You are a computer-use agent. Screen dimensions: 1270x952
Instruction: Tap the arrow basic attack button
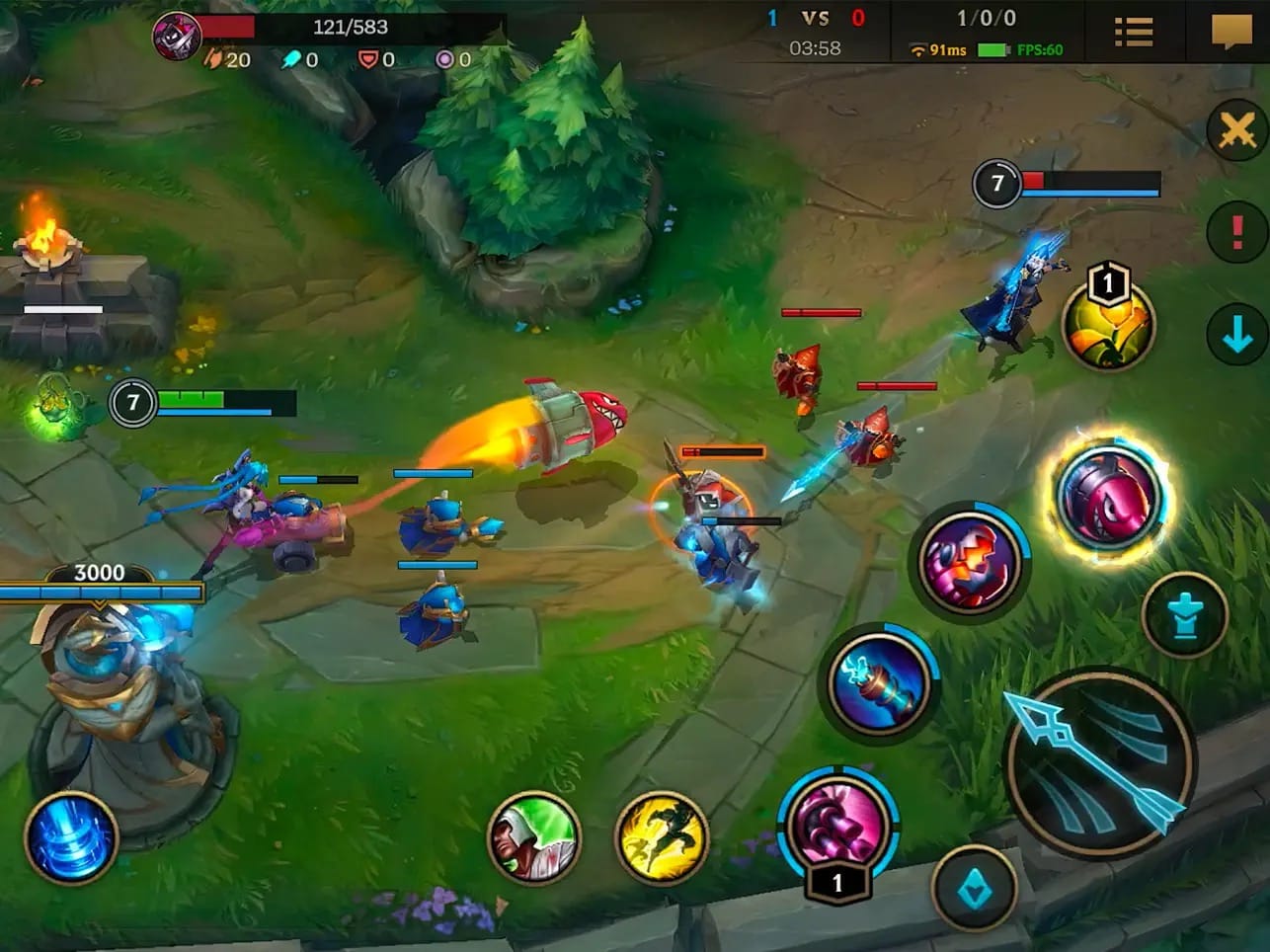click(1099, 761)
